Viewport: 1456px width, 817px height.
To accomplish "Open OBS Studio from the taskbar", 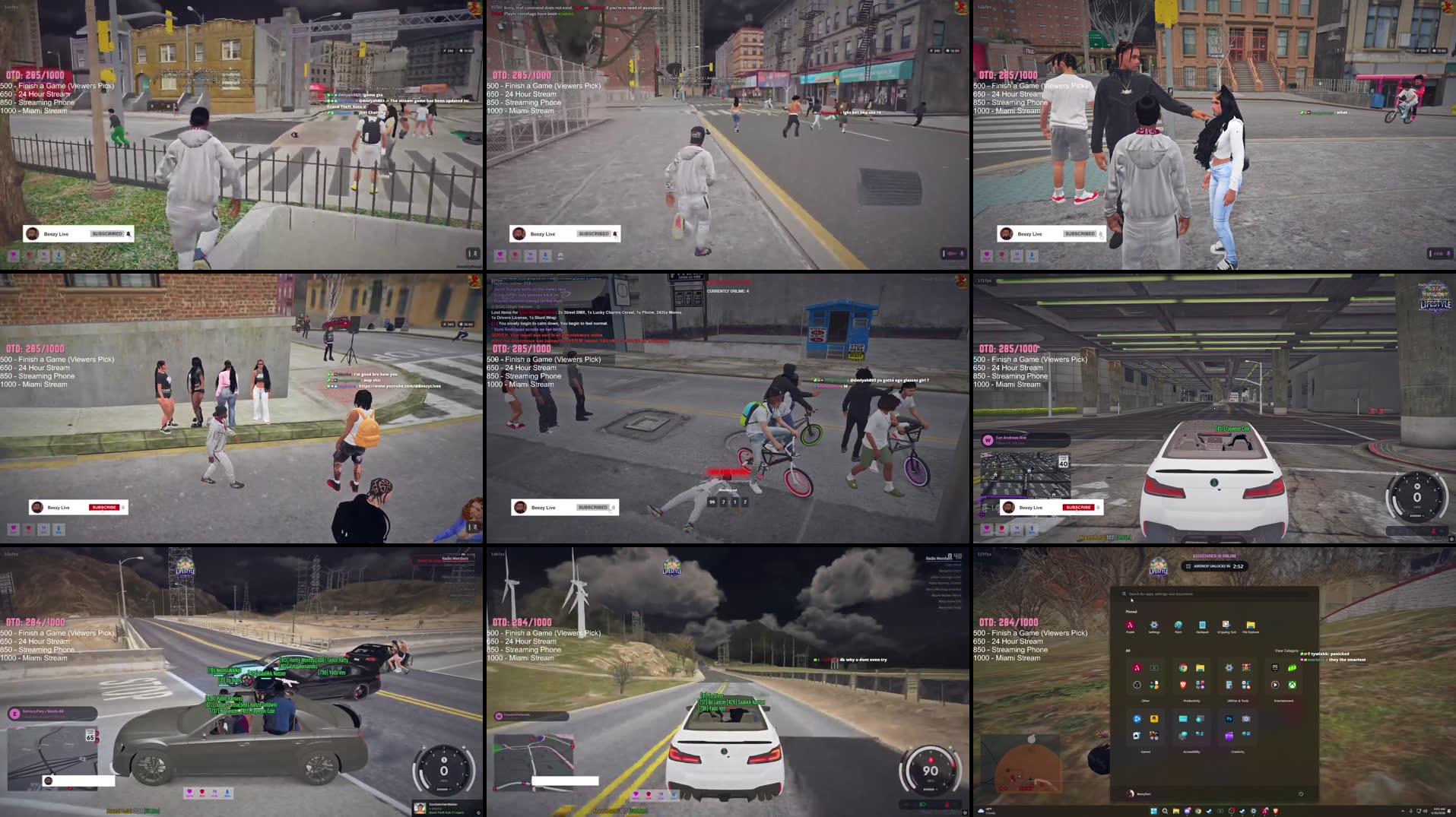I will click(x=1232, y=812).
